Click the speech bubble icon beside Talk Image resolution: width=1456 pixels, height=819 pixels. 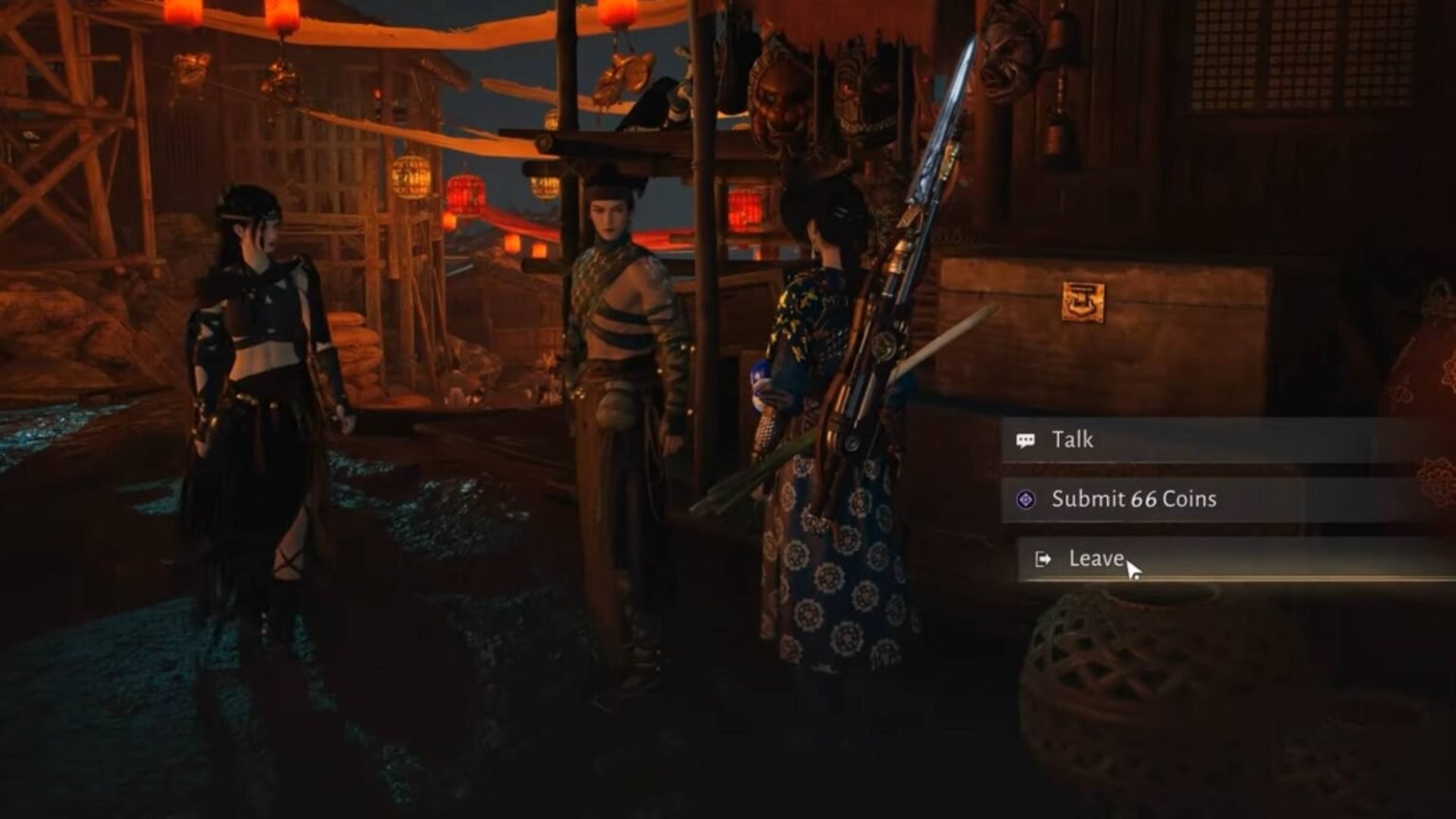(1025, 439)
